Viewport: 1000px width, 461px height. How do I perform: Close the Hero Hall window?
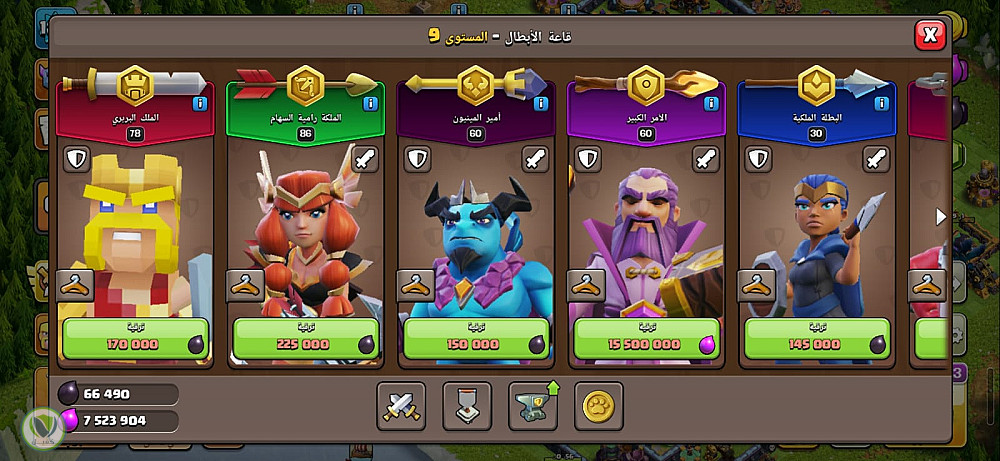tap(930, 37)
